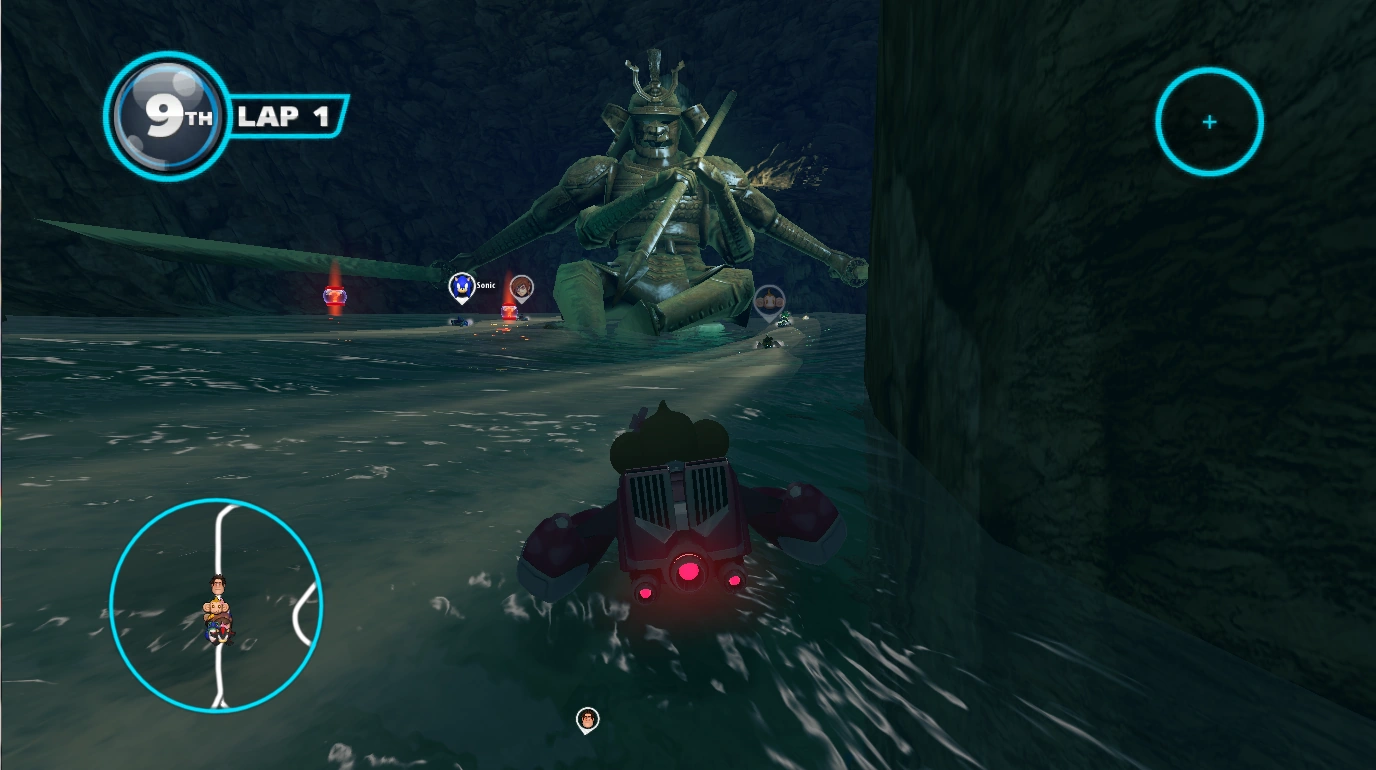Click the dark-haired man icon on minimap
Viewport: 1376px width, 770px height.
217,586
